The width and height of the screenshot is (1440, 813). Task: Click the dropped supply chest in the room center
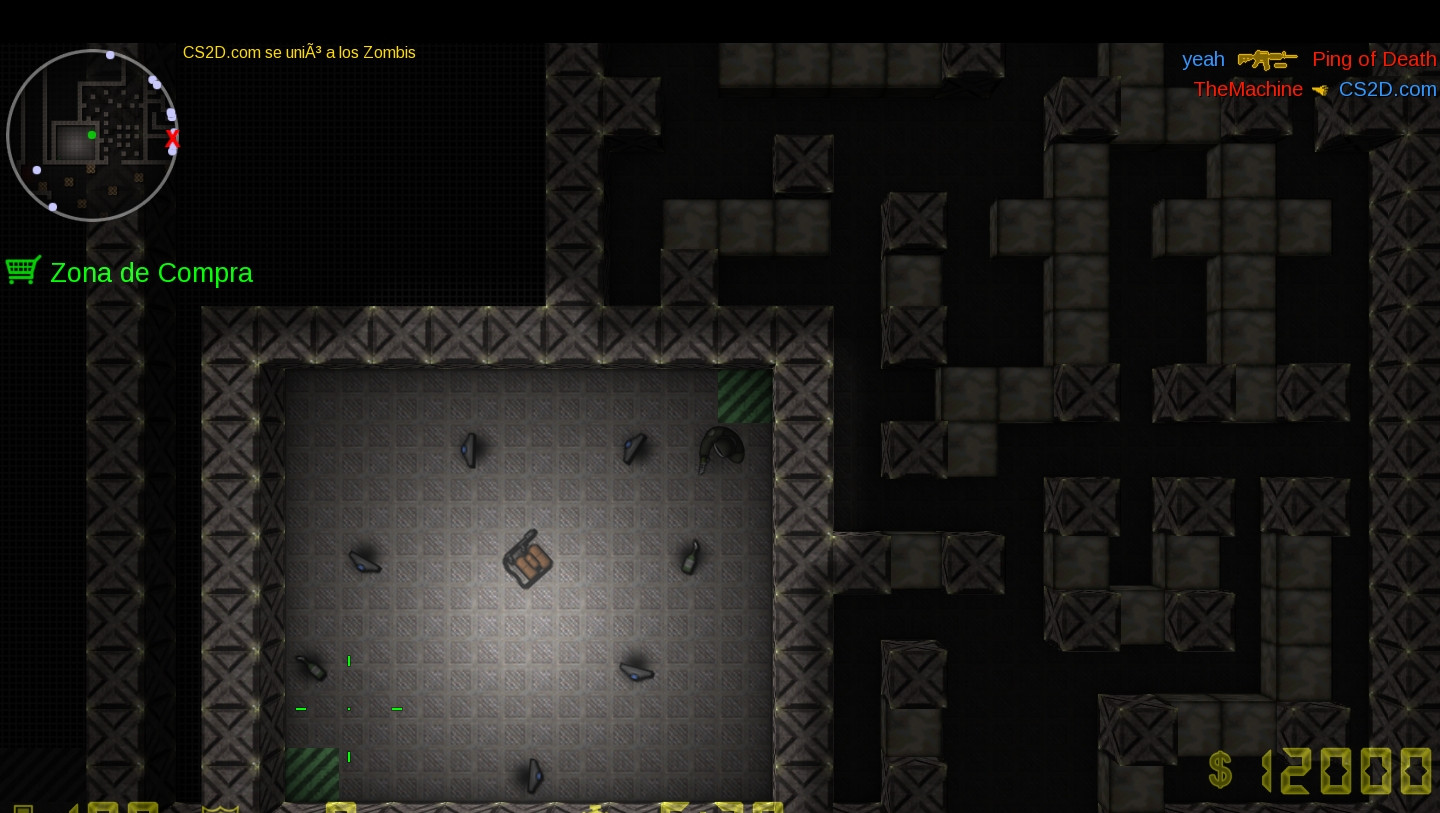click(527, 560)
